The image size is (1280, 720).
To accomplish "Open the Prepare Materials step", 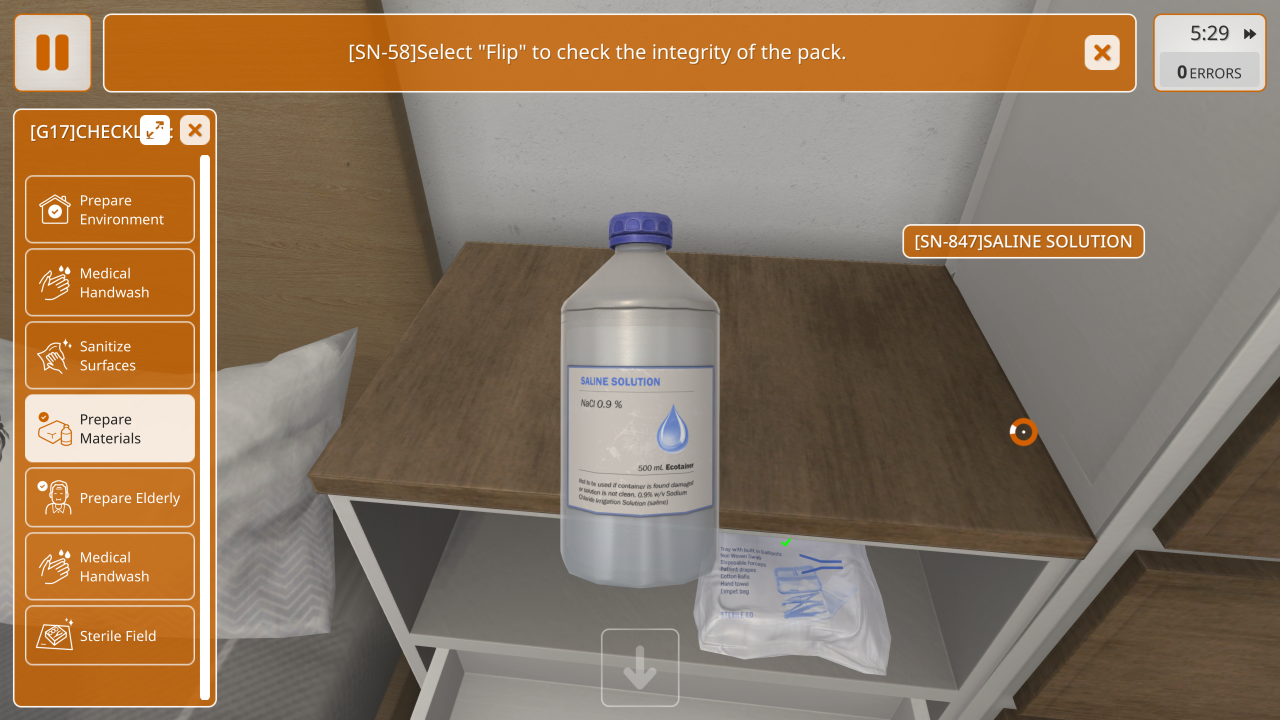I will click(110, 429).
